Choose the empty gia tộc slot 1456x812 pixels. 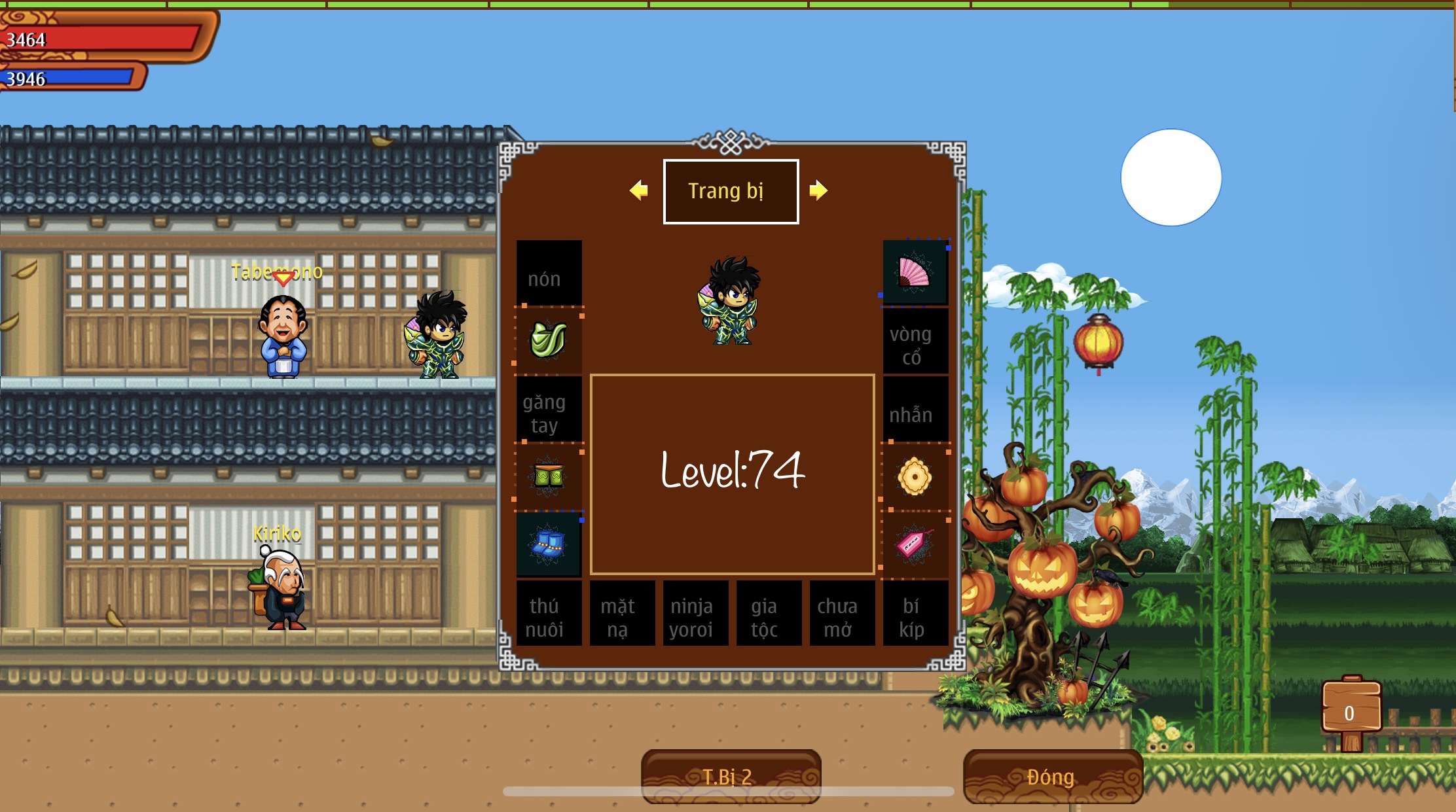coord(769,614)
